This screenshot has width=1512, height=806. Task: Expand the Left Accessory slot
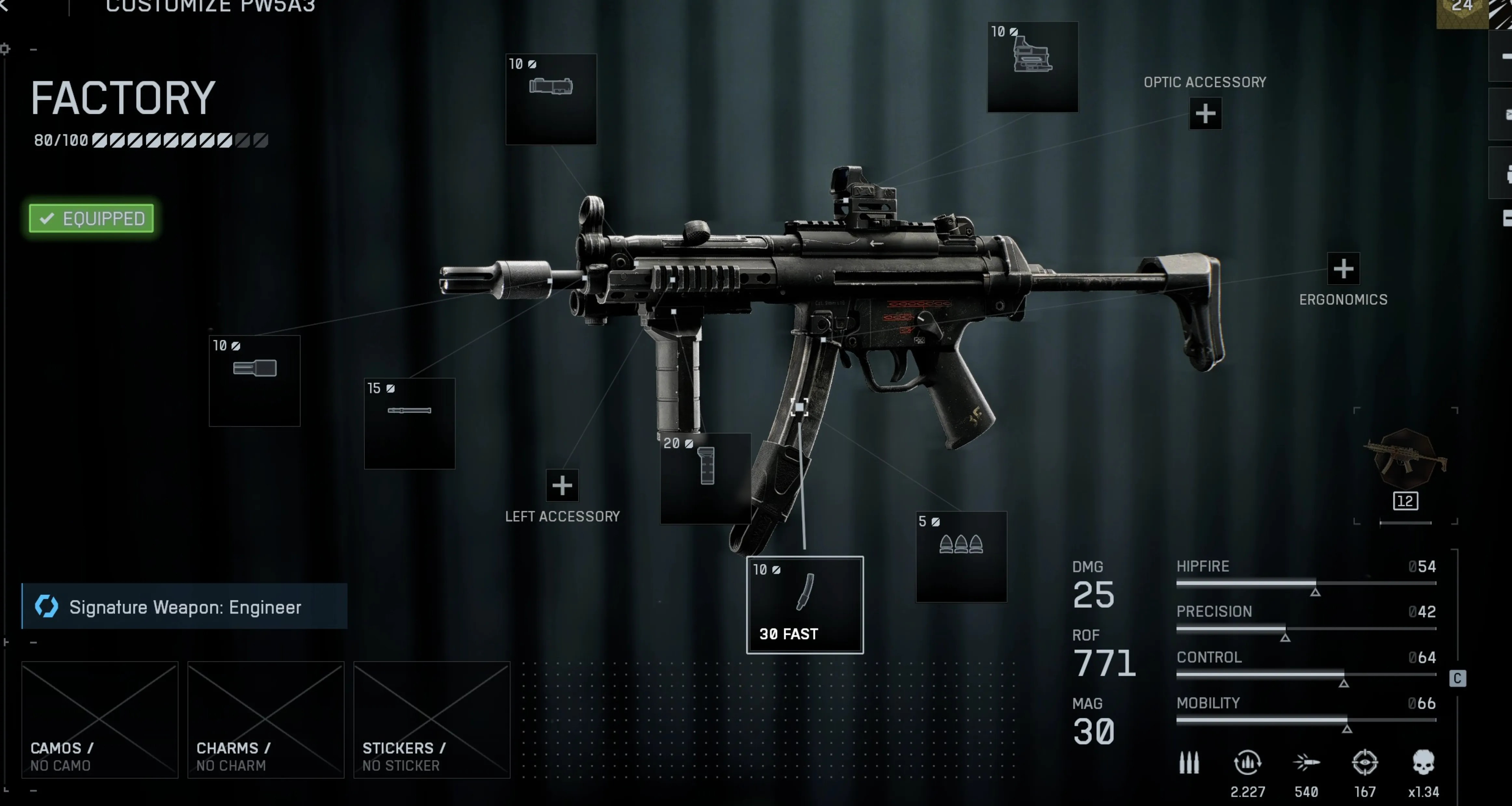pos(562,486)
